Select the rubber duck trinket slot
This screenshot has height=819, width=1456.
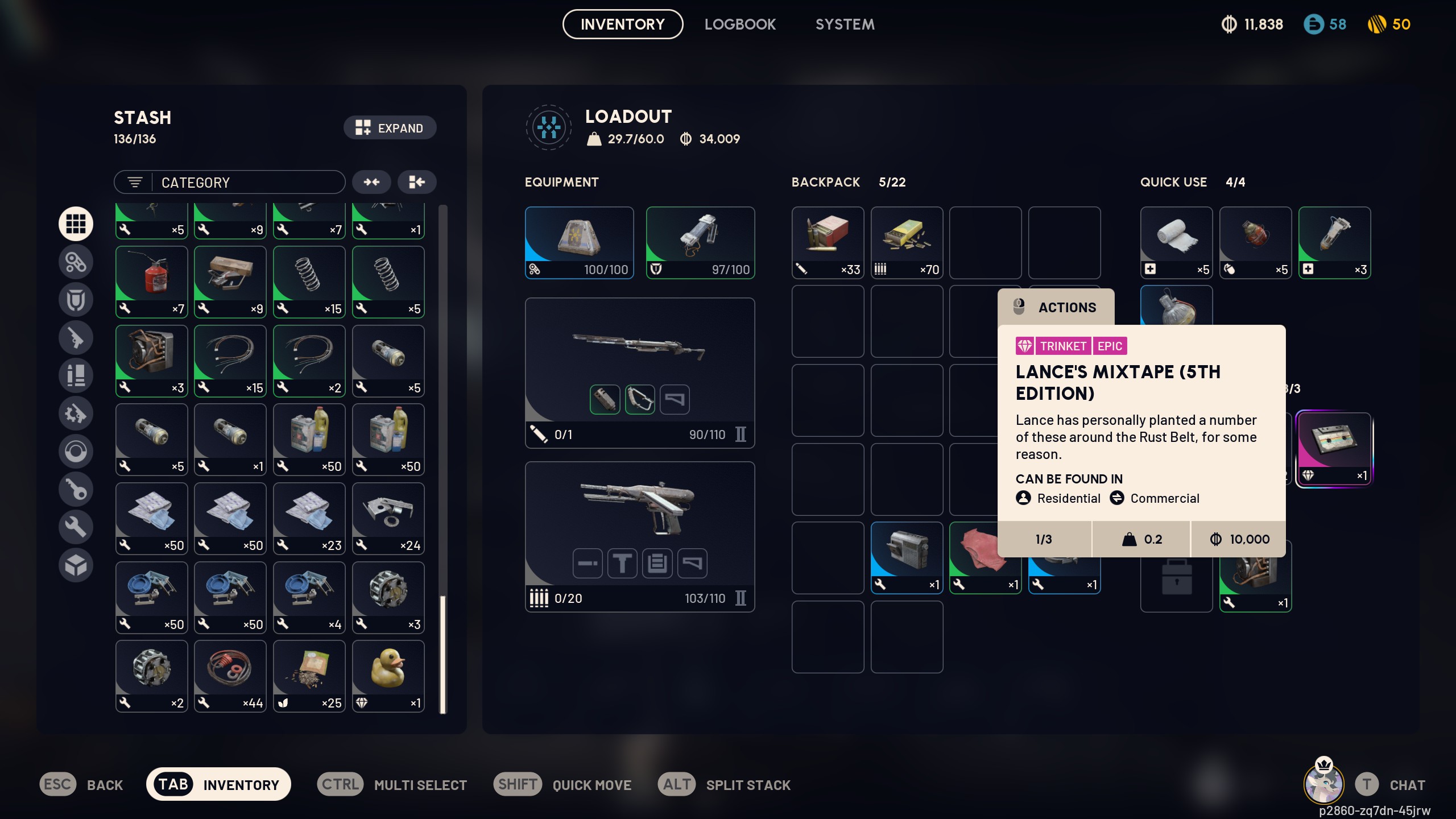coord(388,676)
